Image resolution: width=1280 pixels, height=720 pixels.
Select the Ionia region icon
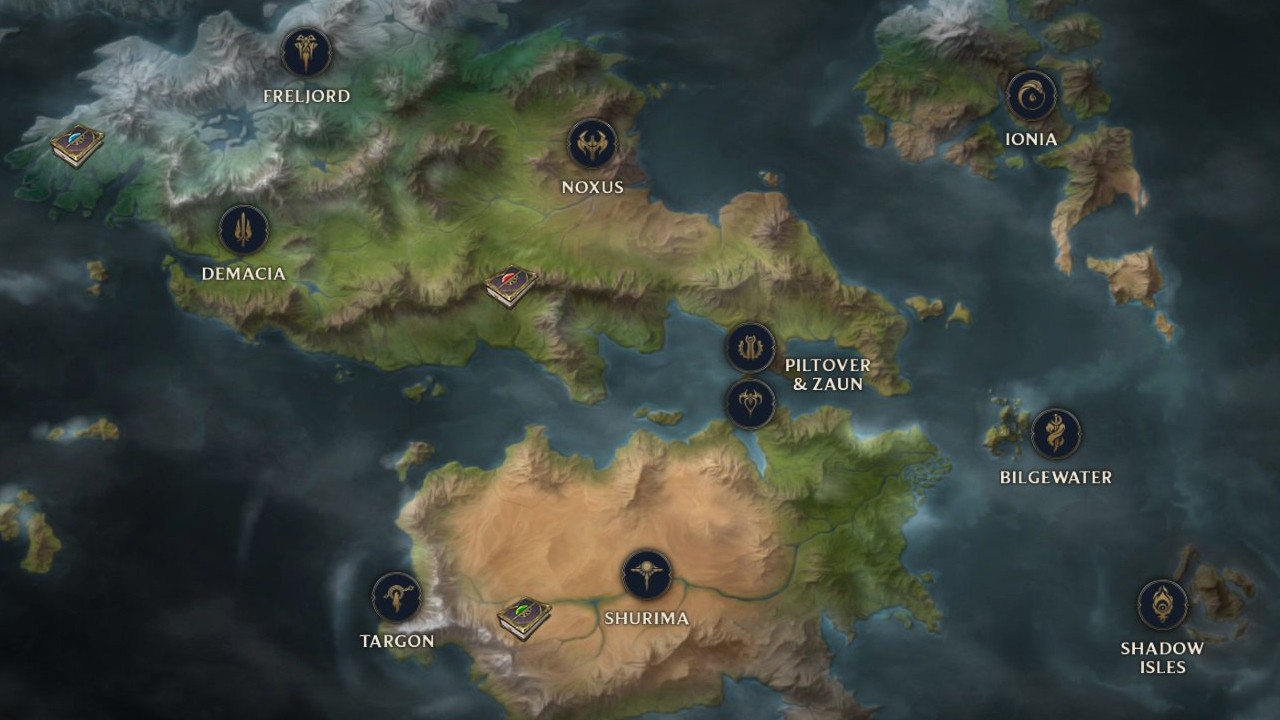point(1031,96)
